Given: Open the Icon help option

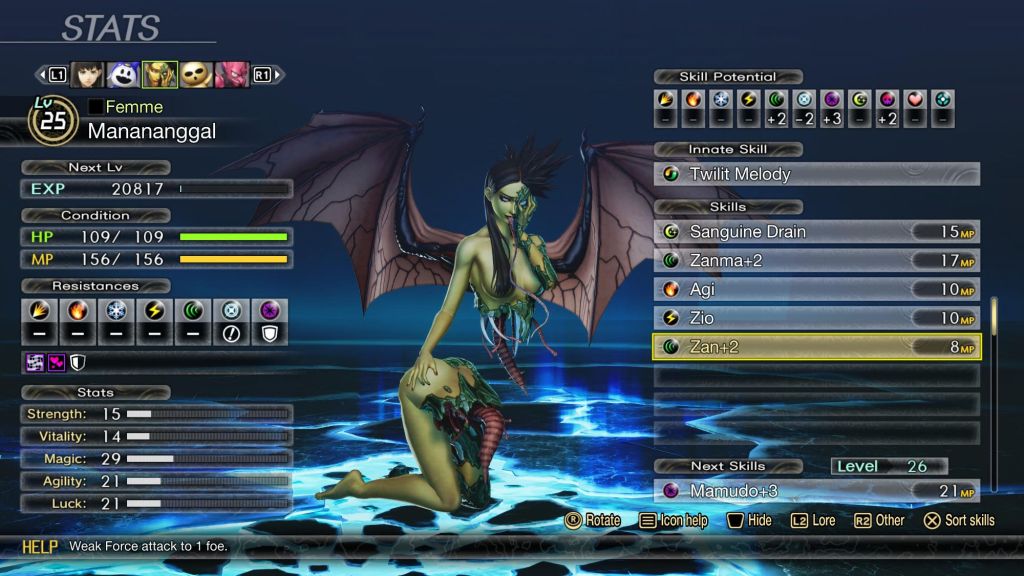Looking at the screenshot, I should point(674,520).
